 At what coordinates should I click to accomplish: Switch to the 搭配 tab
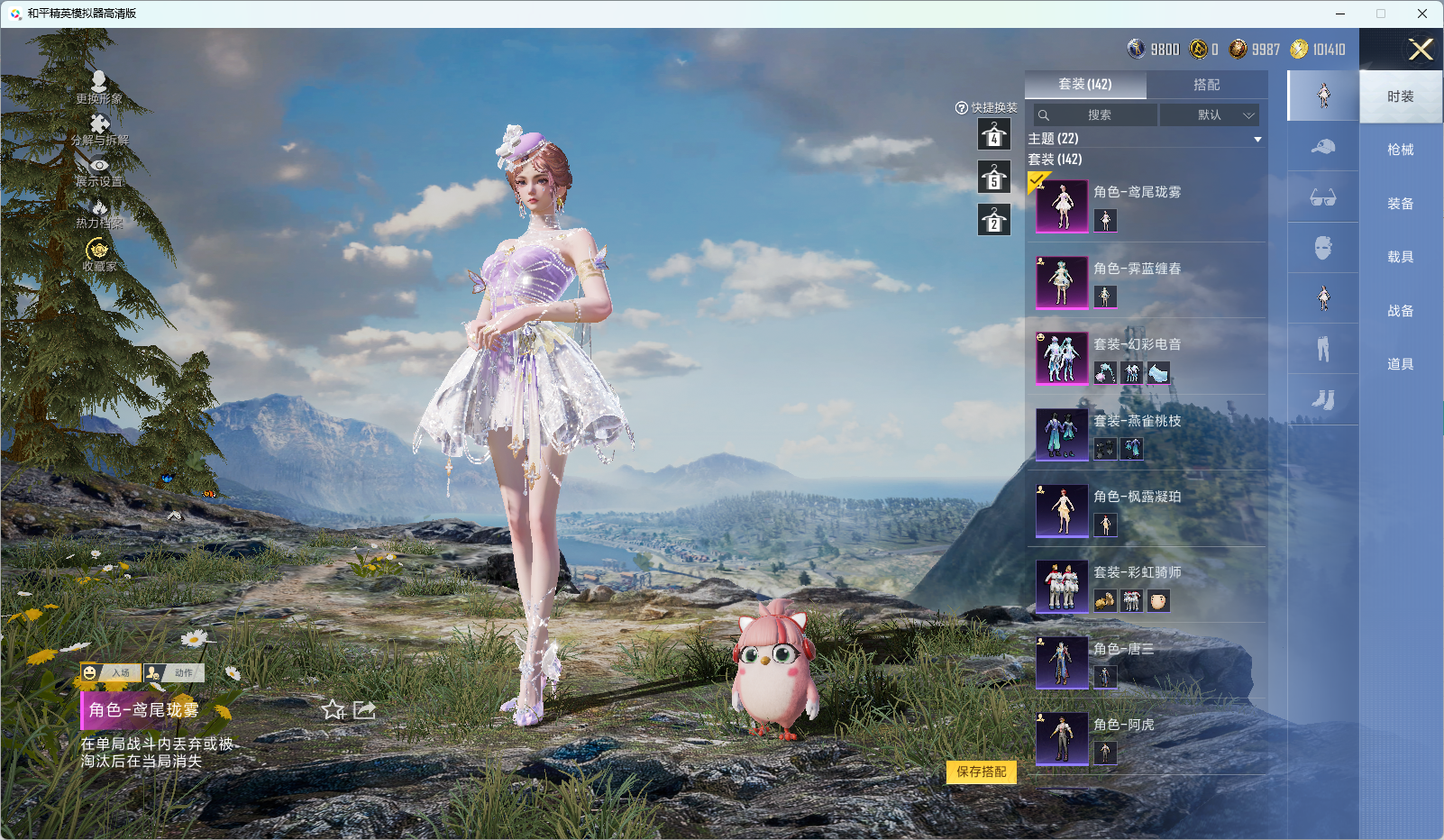[1206, 85]
